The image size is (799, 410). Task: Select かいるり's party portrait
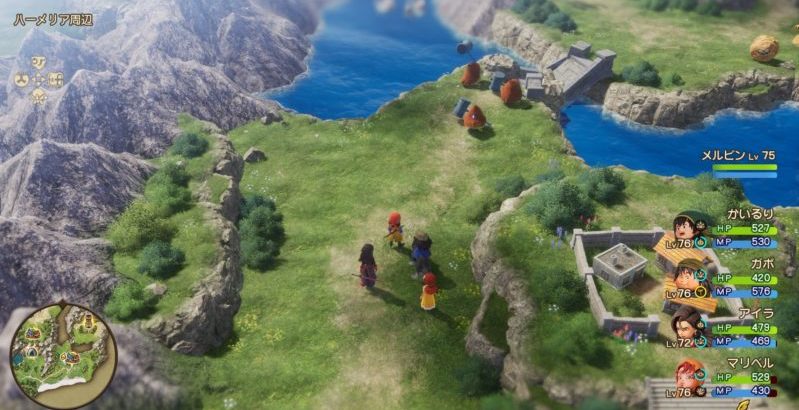[690, 228]
